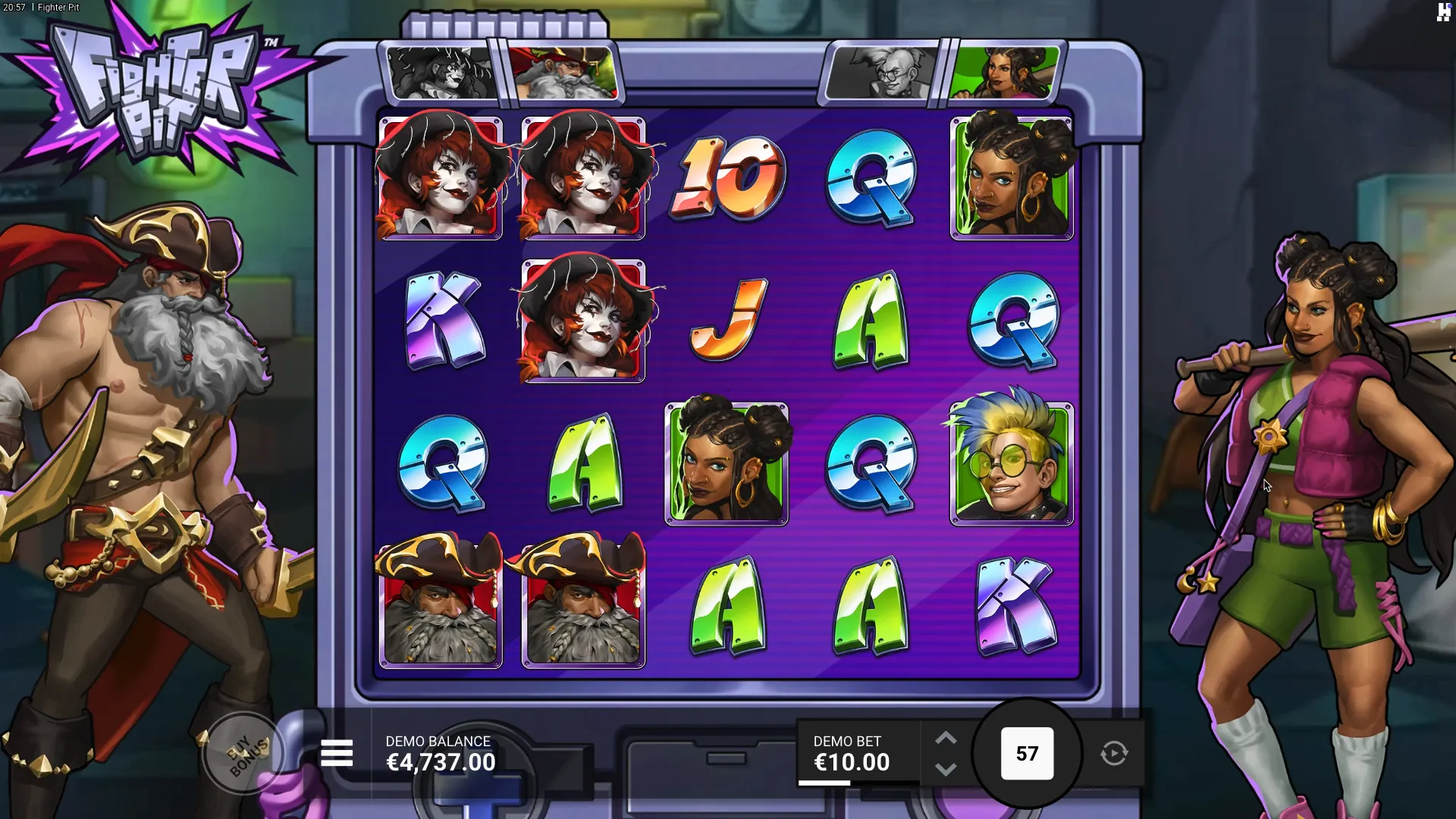The width and height of the screenshot is (1456, 819).
Task: Open the hamburger game menu
Action: click(337, 754)
